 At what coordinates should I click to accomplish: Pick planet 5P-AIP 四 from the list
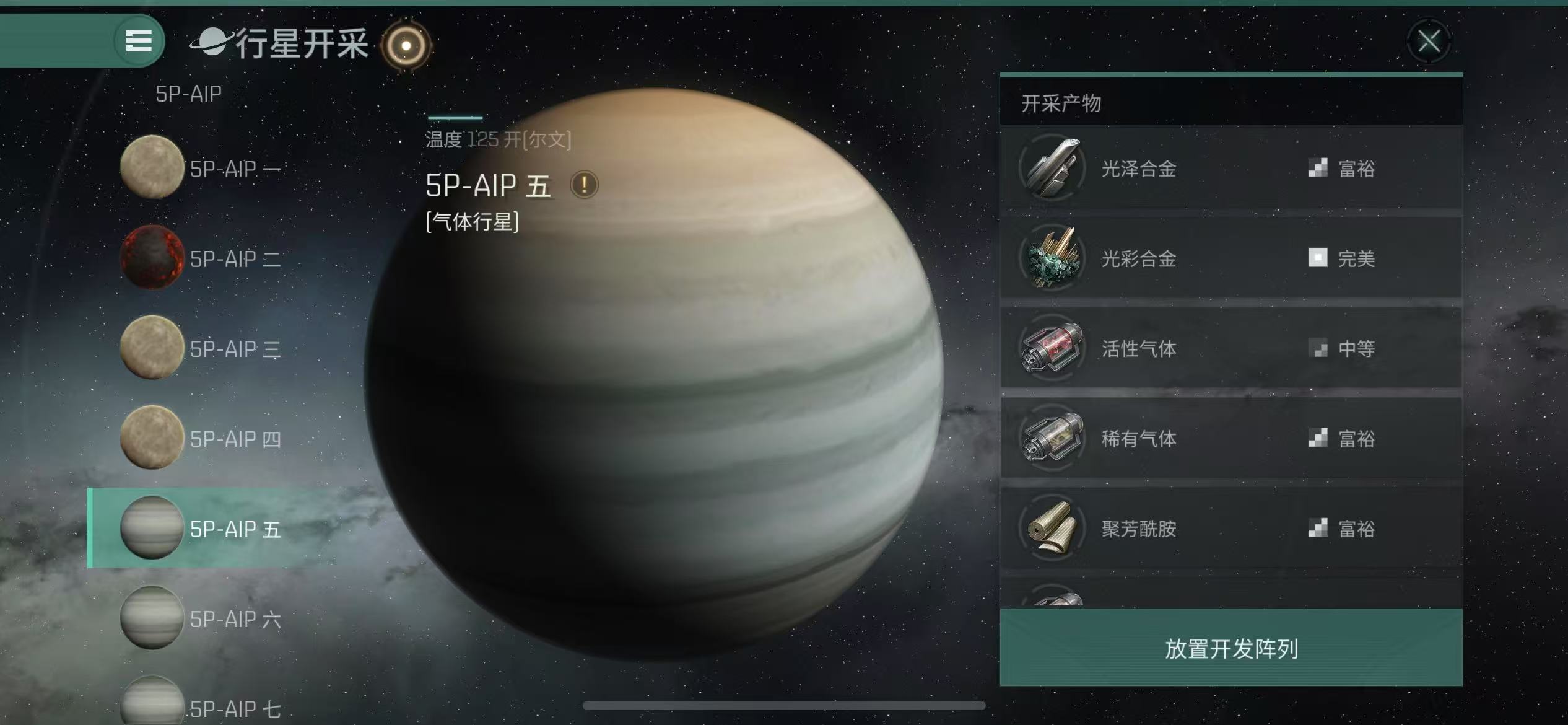pyautogui.click(x=201, y=438)
